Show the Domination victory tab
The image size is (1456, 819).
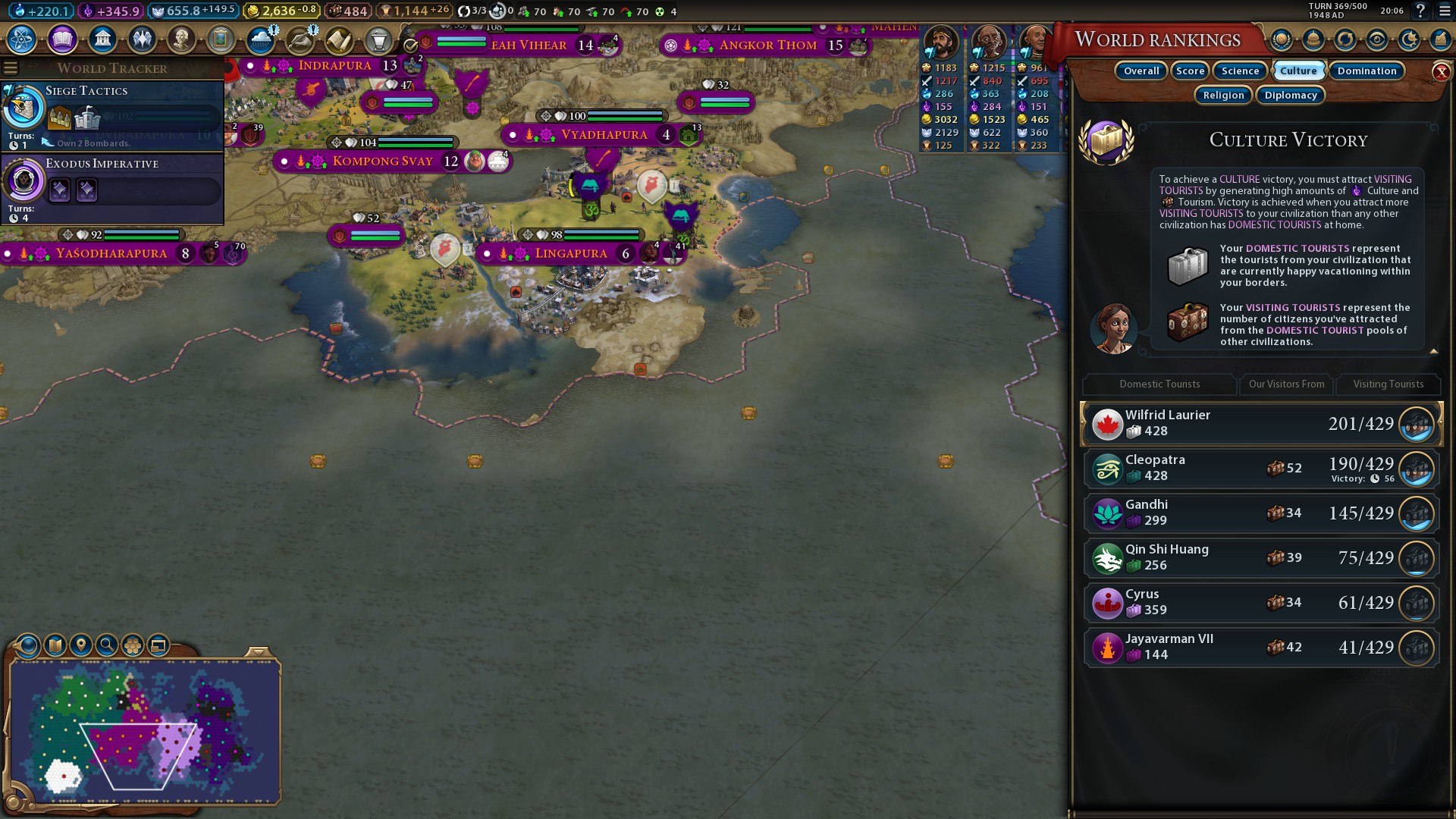[1367, 71]
